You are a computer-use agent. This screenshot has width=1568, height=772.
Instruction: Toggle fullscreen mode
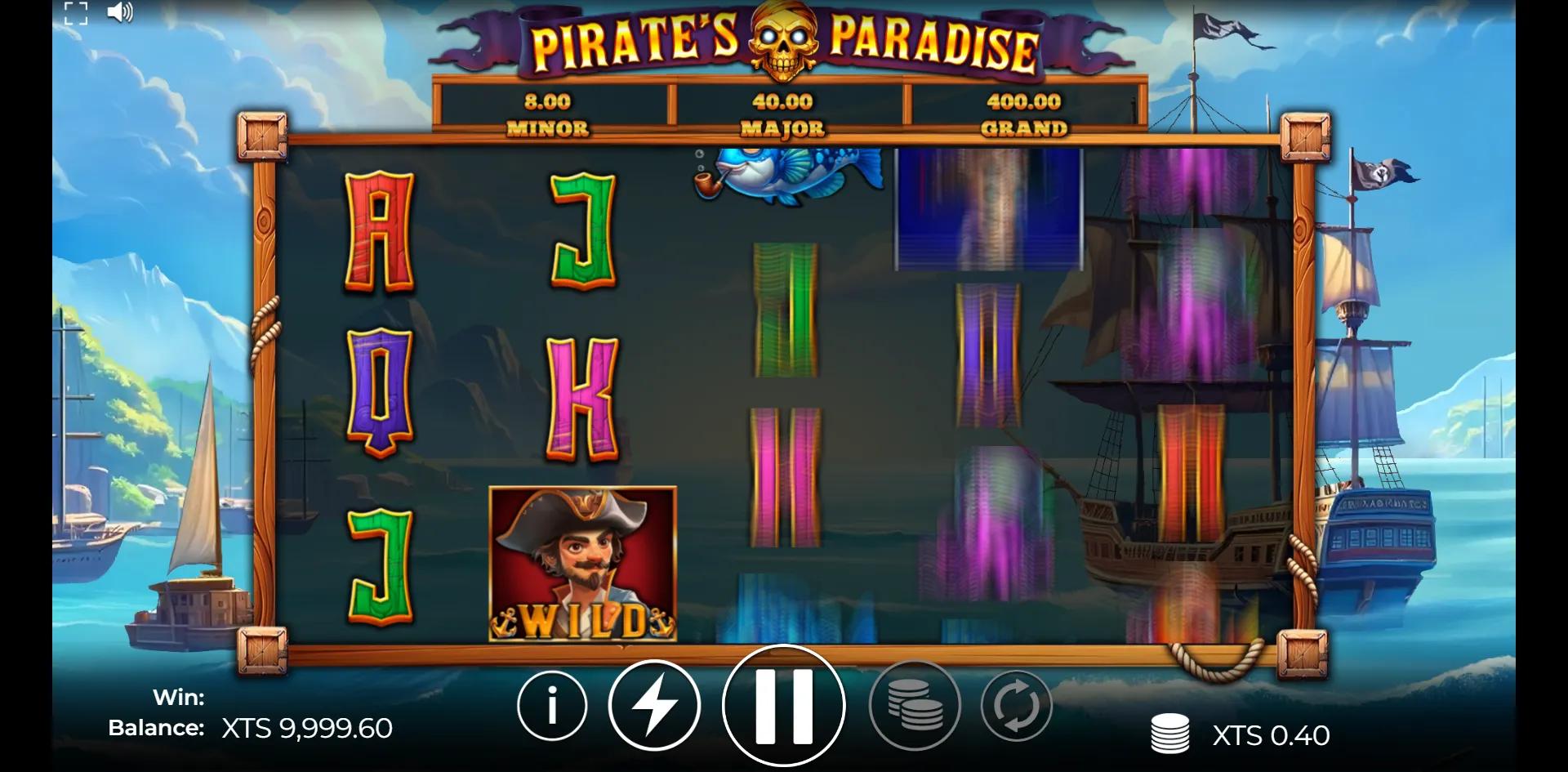pos(78,14)
